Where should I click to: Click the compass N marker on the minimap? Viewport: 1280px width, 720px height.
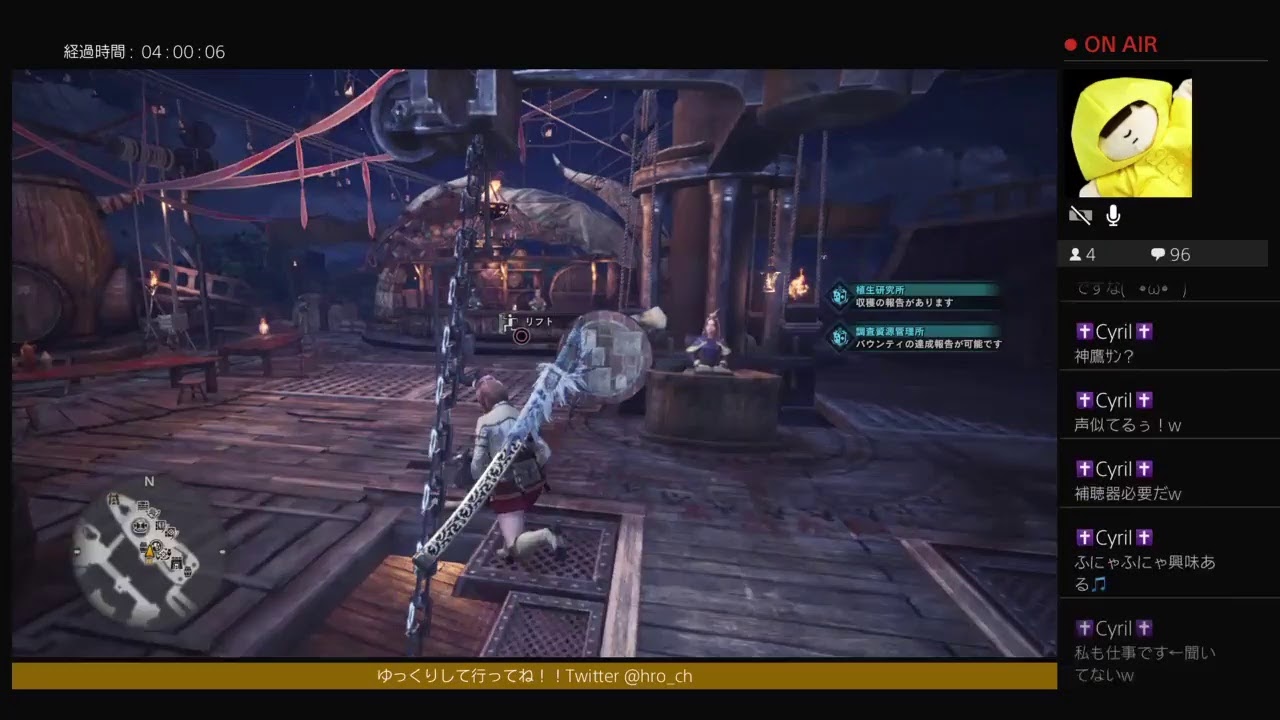click(x=150, y=480)
